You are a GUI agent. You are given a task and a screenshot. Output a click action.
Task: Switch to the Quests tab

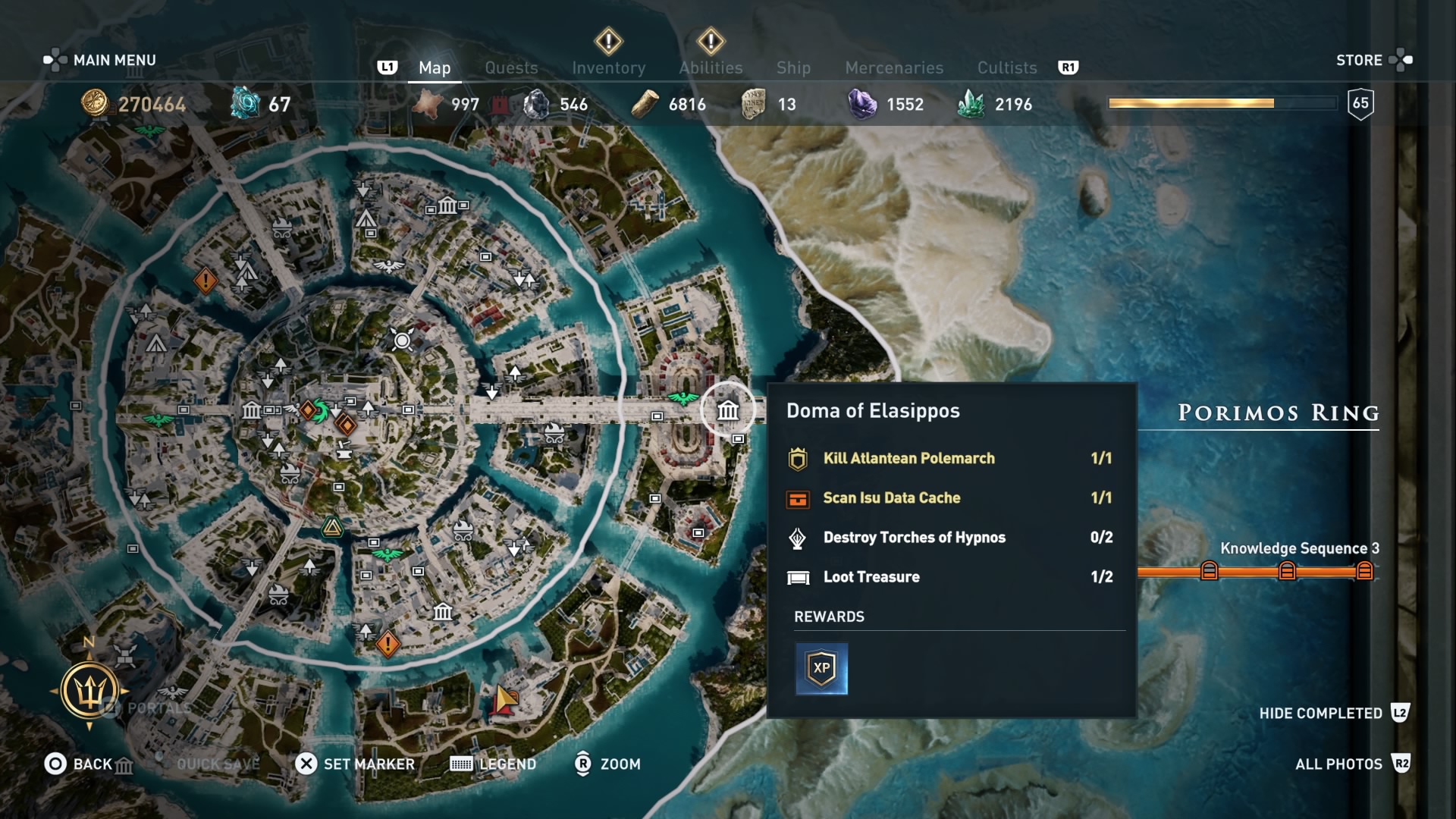(511, 67)
